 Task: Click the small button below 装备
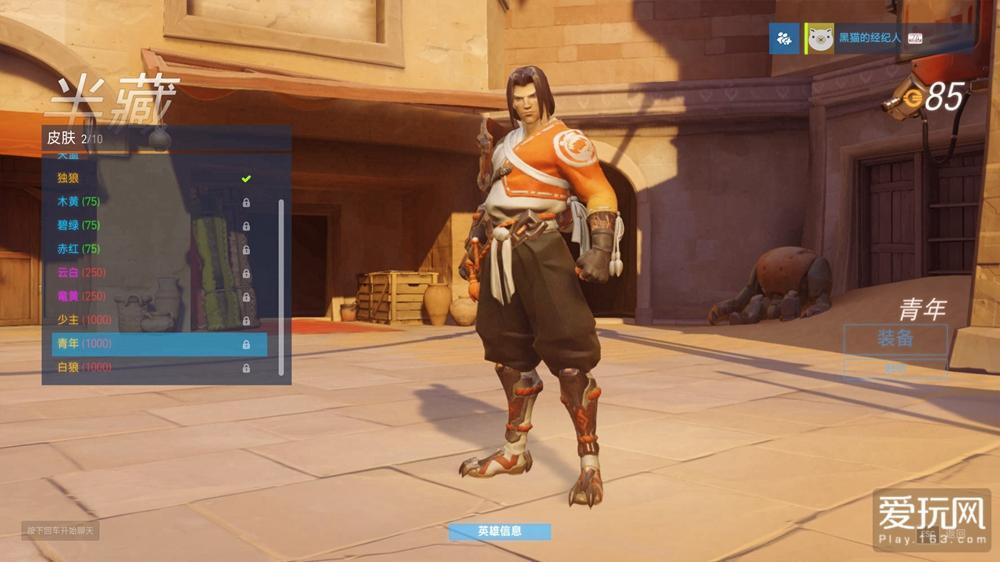(895, 367)
